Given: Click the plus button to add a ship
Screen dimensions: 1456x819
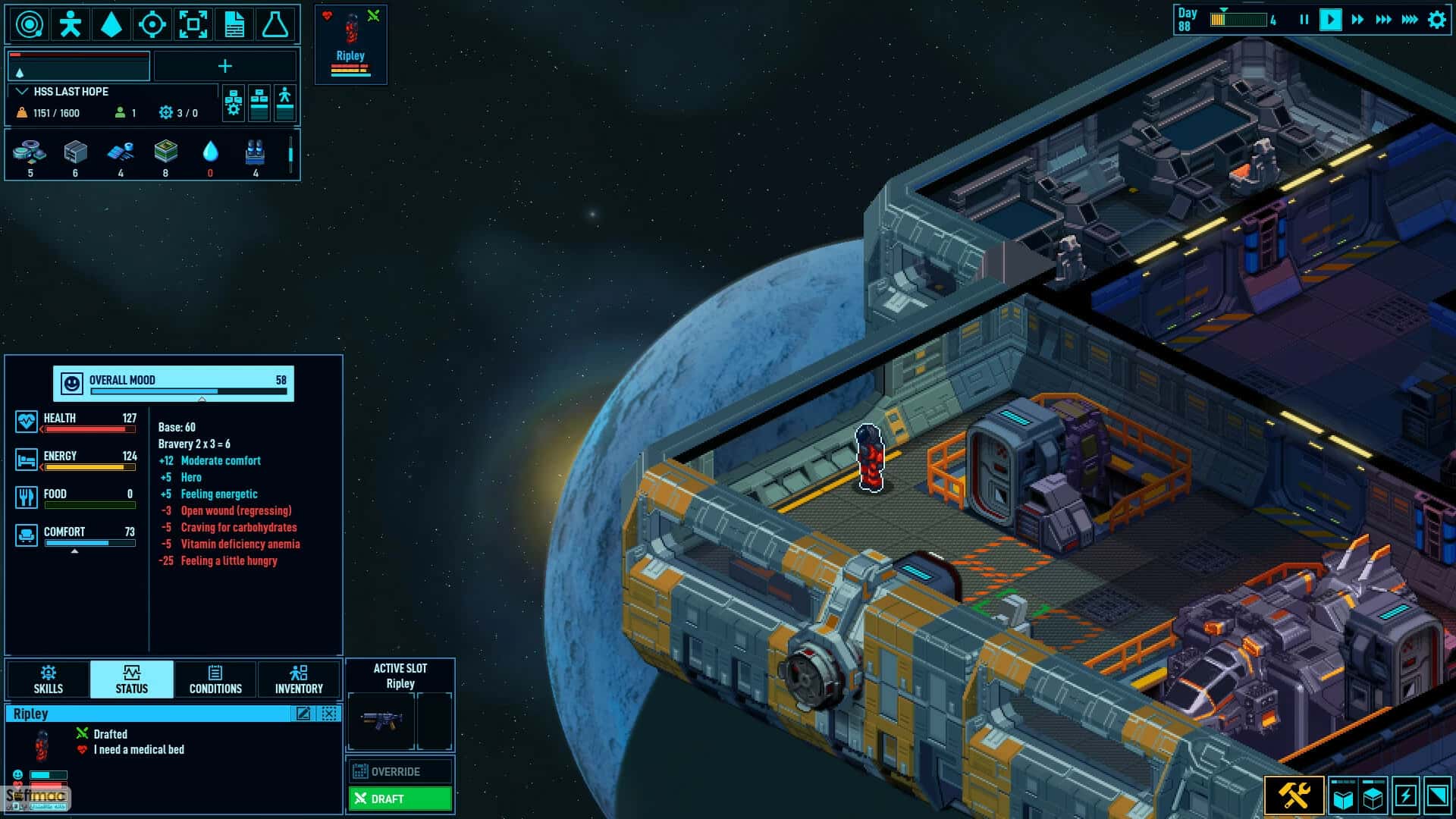Looking at the screenshot, I should tap(225, 67).
